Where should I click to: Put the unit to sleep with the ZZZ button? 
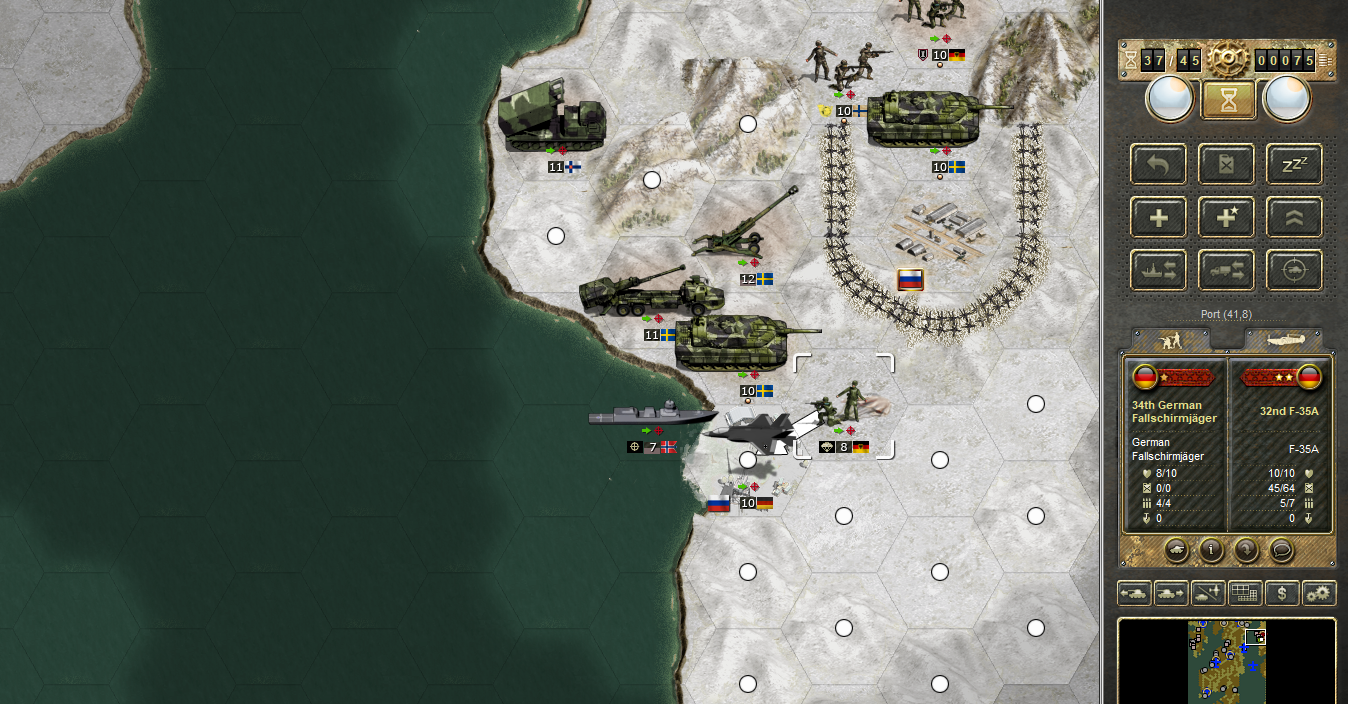pyautogui.click(x=1294, y=164)
